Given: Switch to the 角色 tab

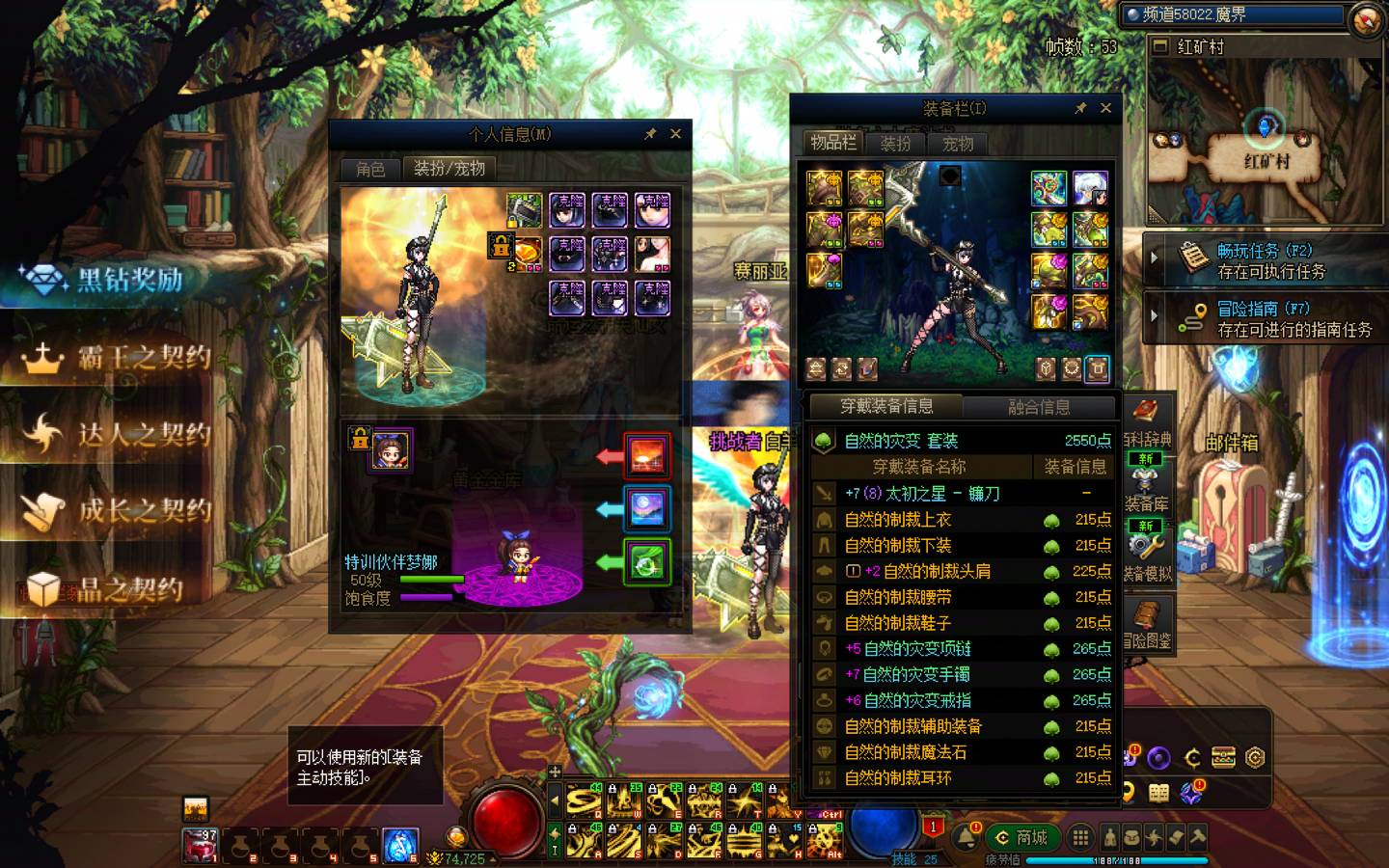Looking at the screenshot, I should pos(370,169).
